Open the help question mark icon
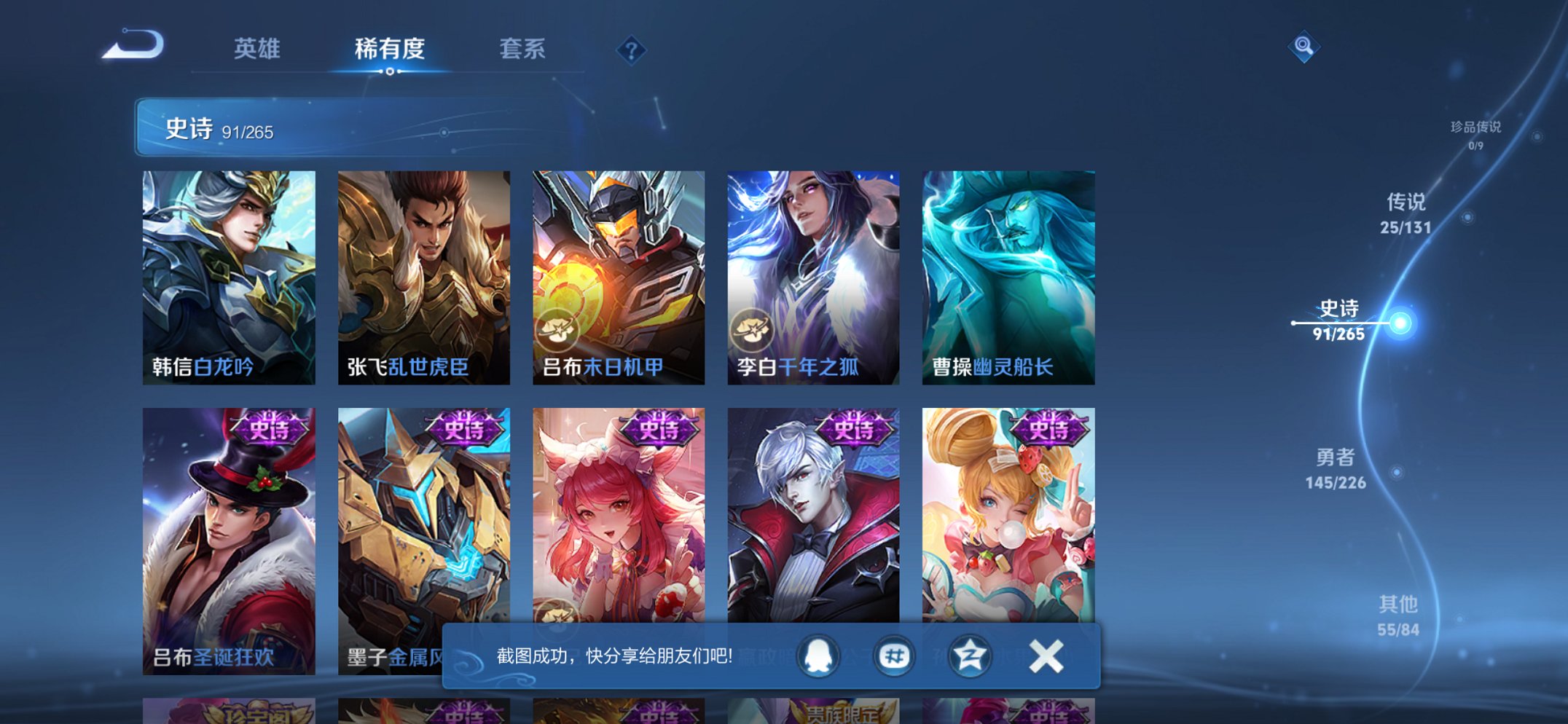The height and width of the screenshot is (724, 1568). click(x=631, y=49)
